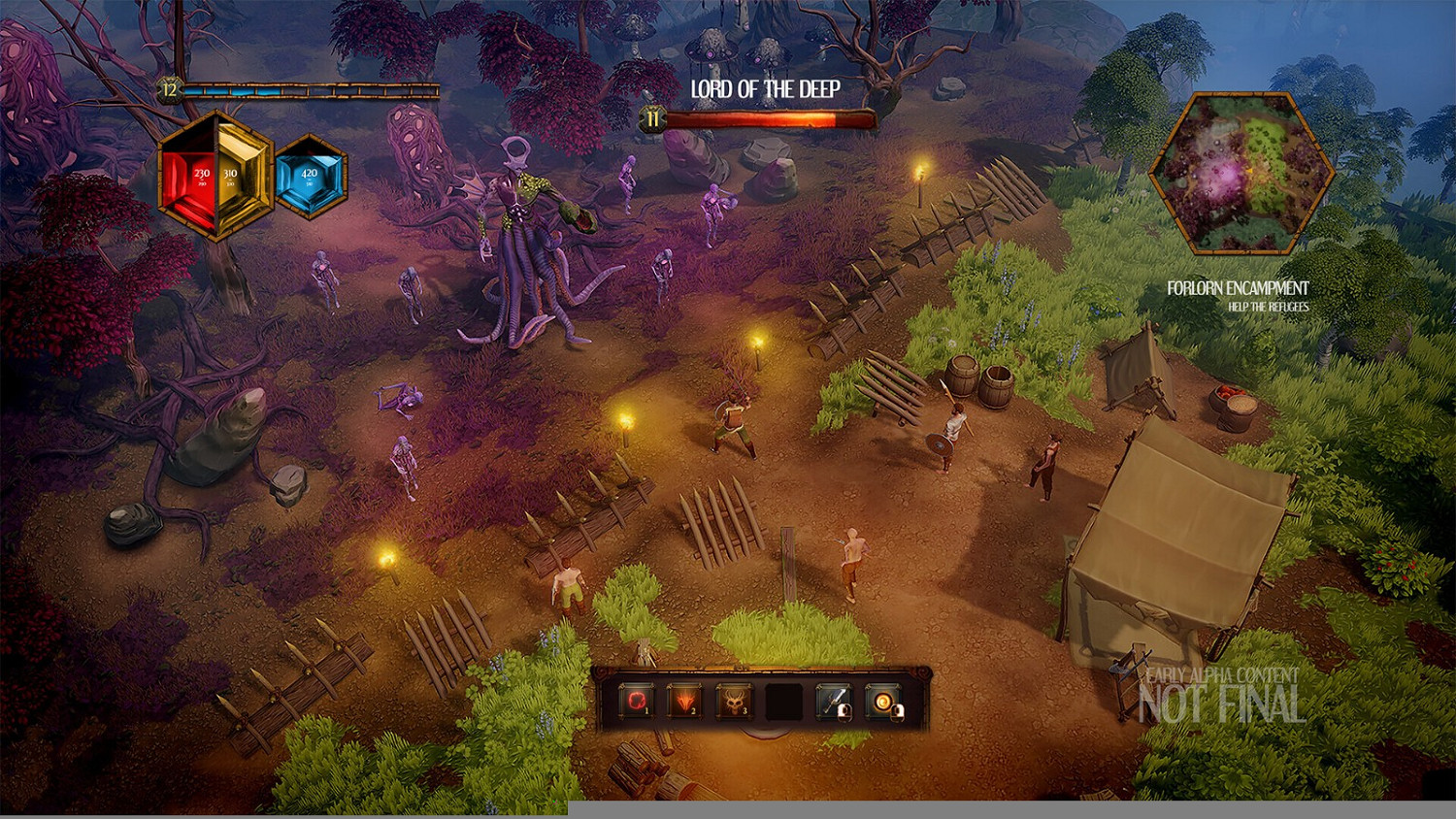This screenshot has height=819, width=1456.
Task: Click the level 12 player badge
Action: tap(167, 92)
